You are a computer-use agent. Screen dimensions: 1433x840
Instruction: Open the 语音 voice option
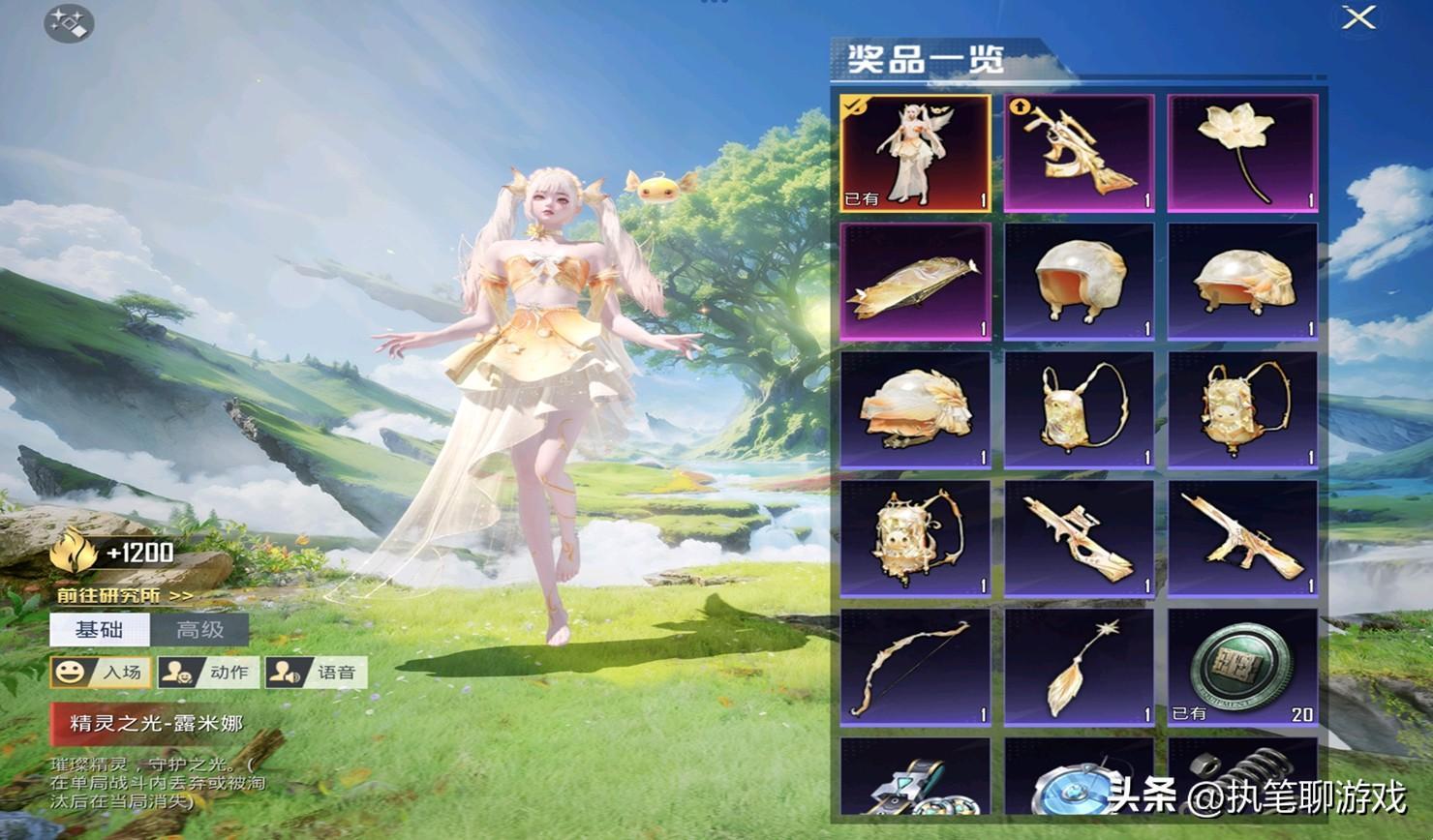(316, 672)
